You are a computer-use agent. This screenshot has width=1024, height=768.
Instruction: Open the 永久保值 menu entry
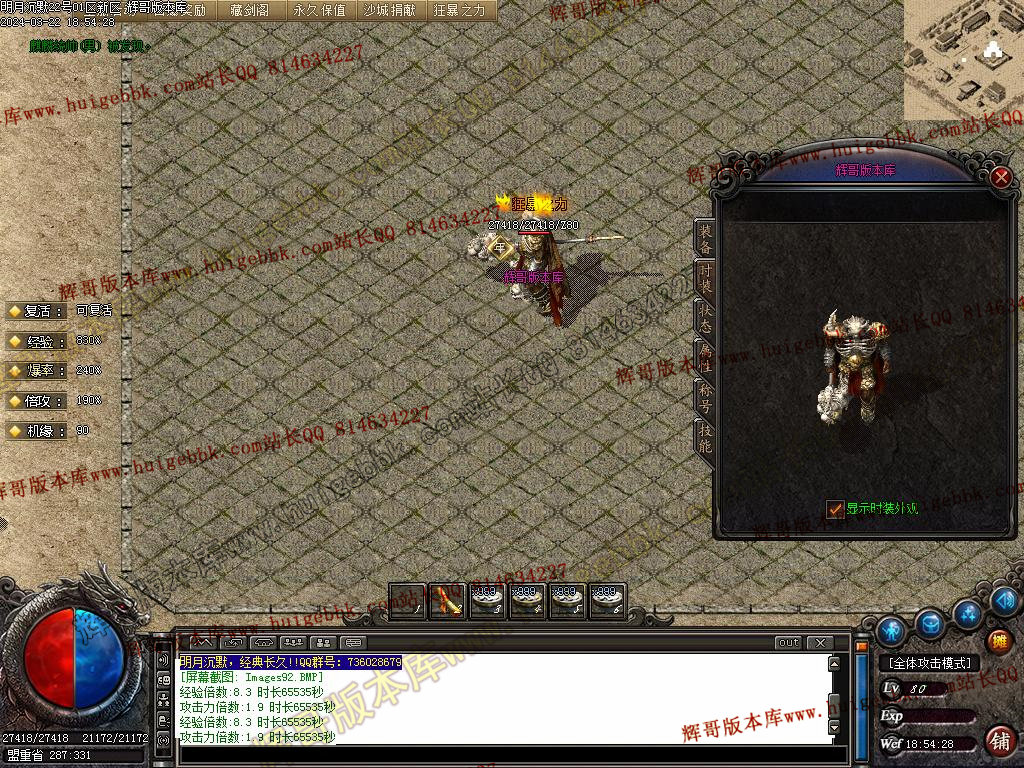coord(319,10)
